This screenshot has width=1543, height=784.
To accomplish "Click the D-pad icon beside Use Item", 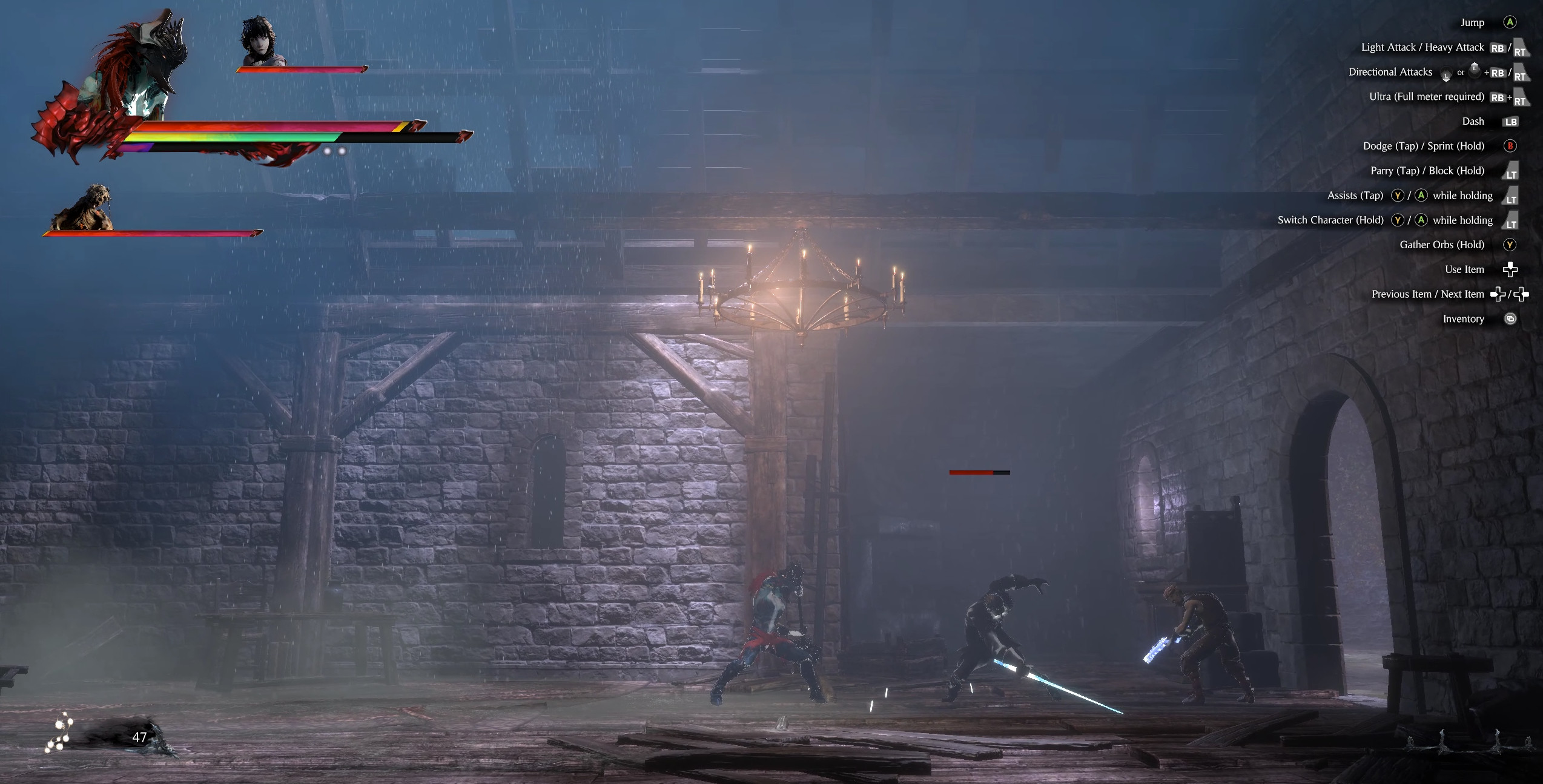I will [1511, 269].
